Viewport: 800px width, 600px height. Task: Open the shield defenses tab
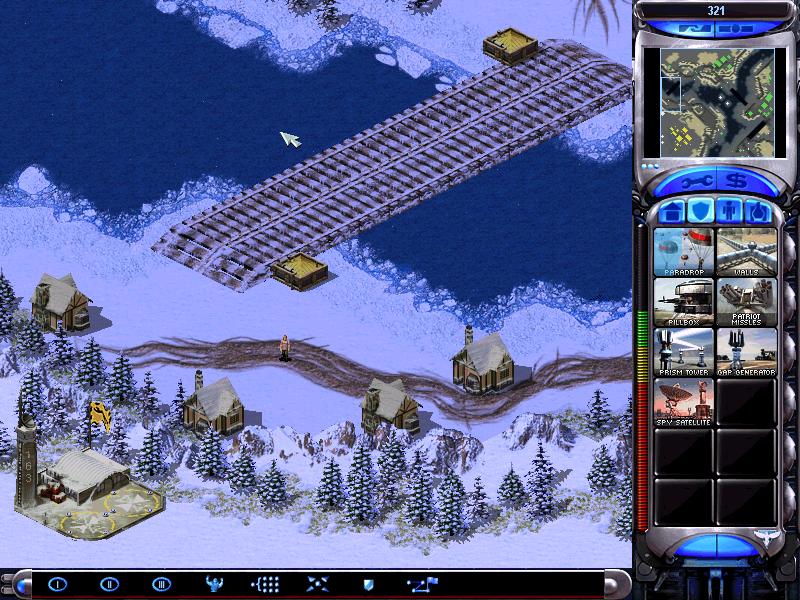(701, 212)
